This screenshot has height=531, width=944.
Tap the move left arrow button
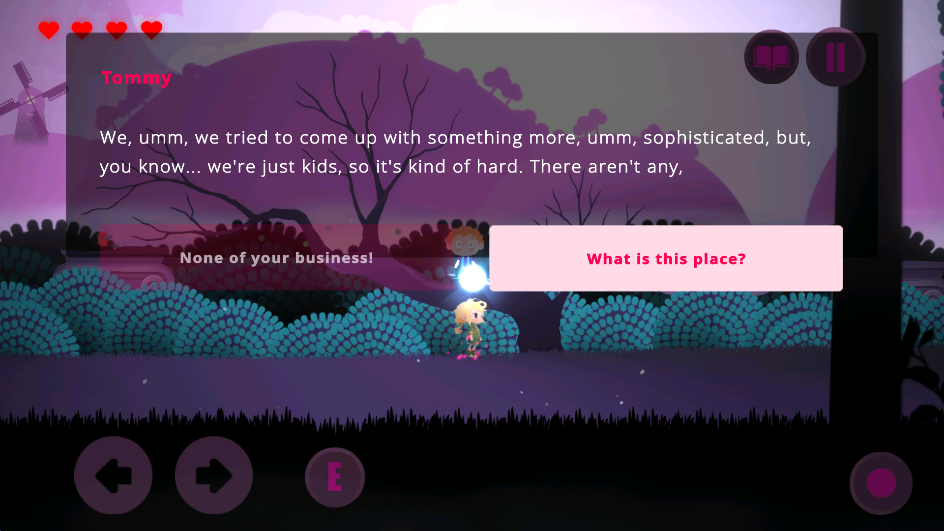[x=113, y=476]
